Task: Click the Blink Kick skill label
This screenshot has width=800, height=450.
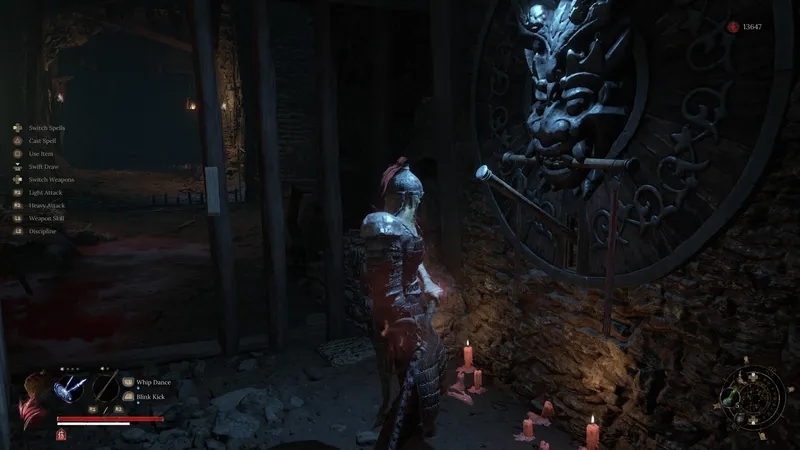Action: [x=152, y=396]
